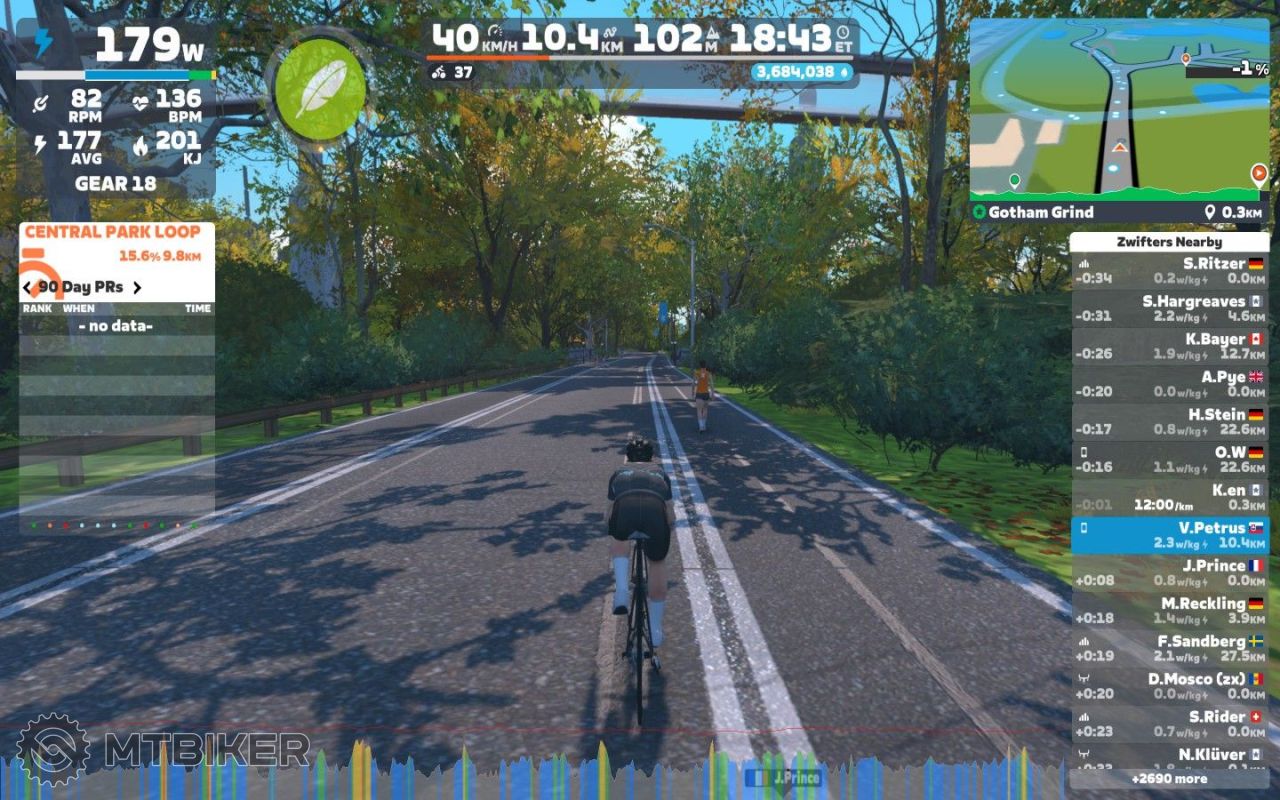Choose M.Reckling rider row
The image size is (1280, 800).
(x=1169, y=611)
